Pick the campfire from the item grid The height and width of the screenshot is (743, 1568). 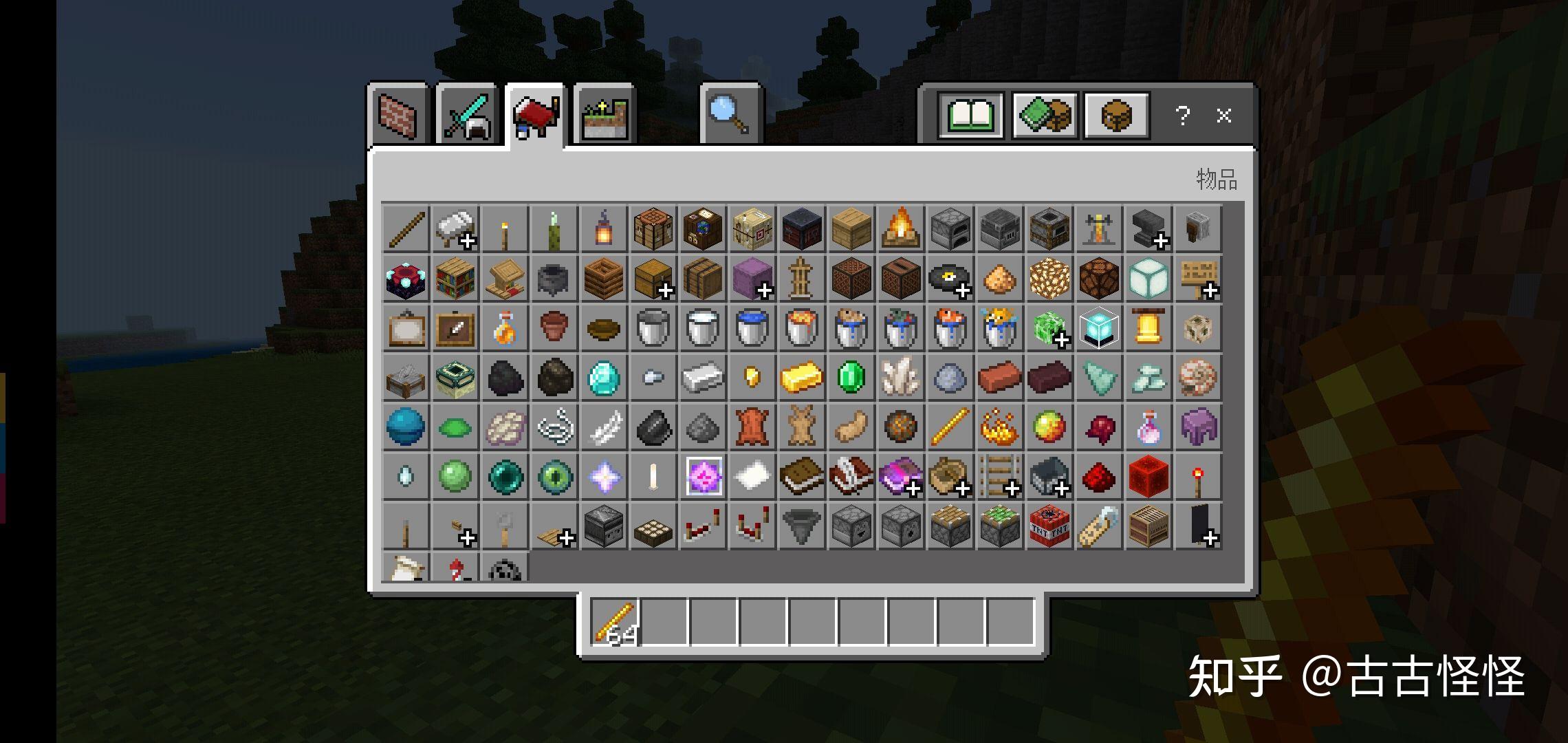coord(900,228)
